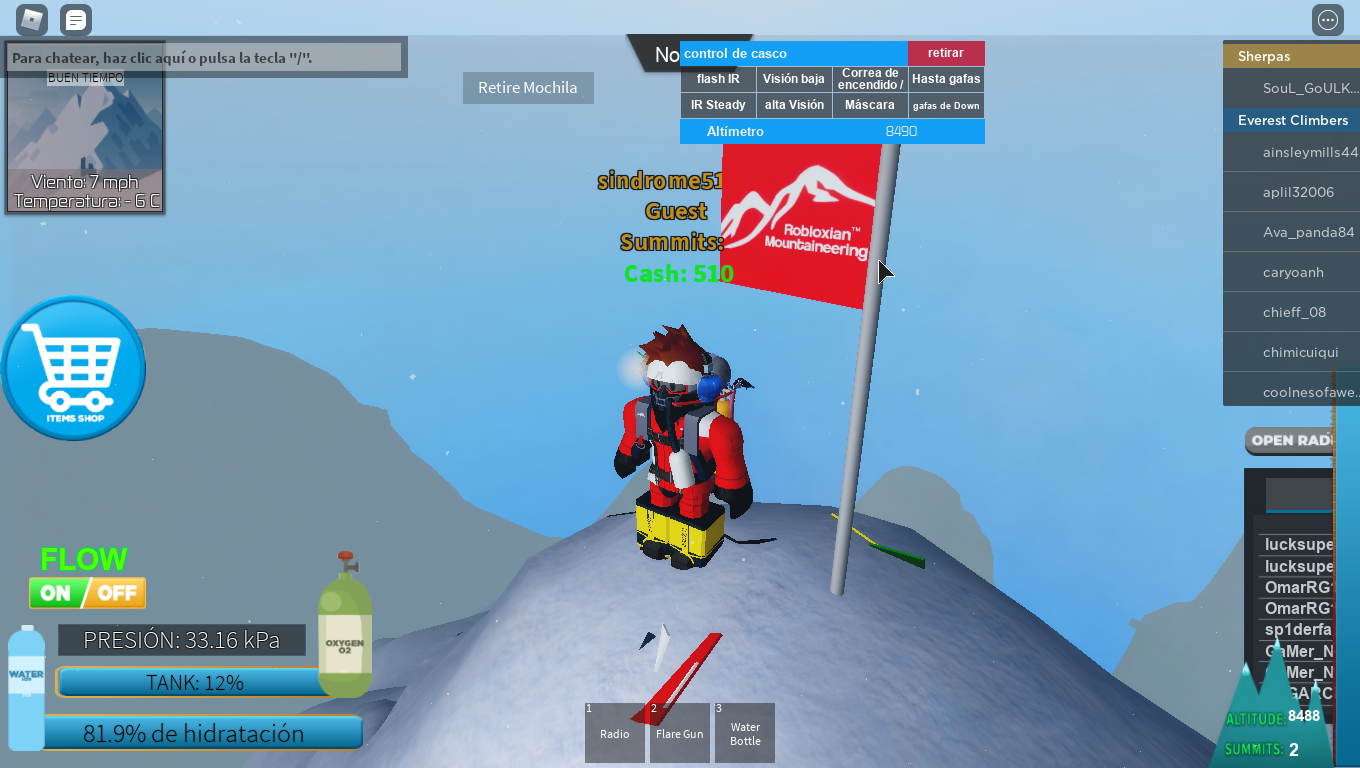Equip the Radio from hotbar slot 1
The image size is (1360, 768).
point(614,733)
